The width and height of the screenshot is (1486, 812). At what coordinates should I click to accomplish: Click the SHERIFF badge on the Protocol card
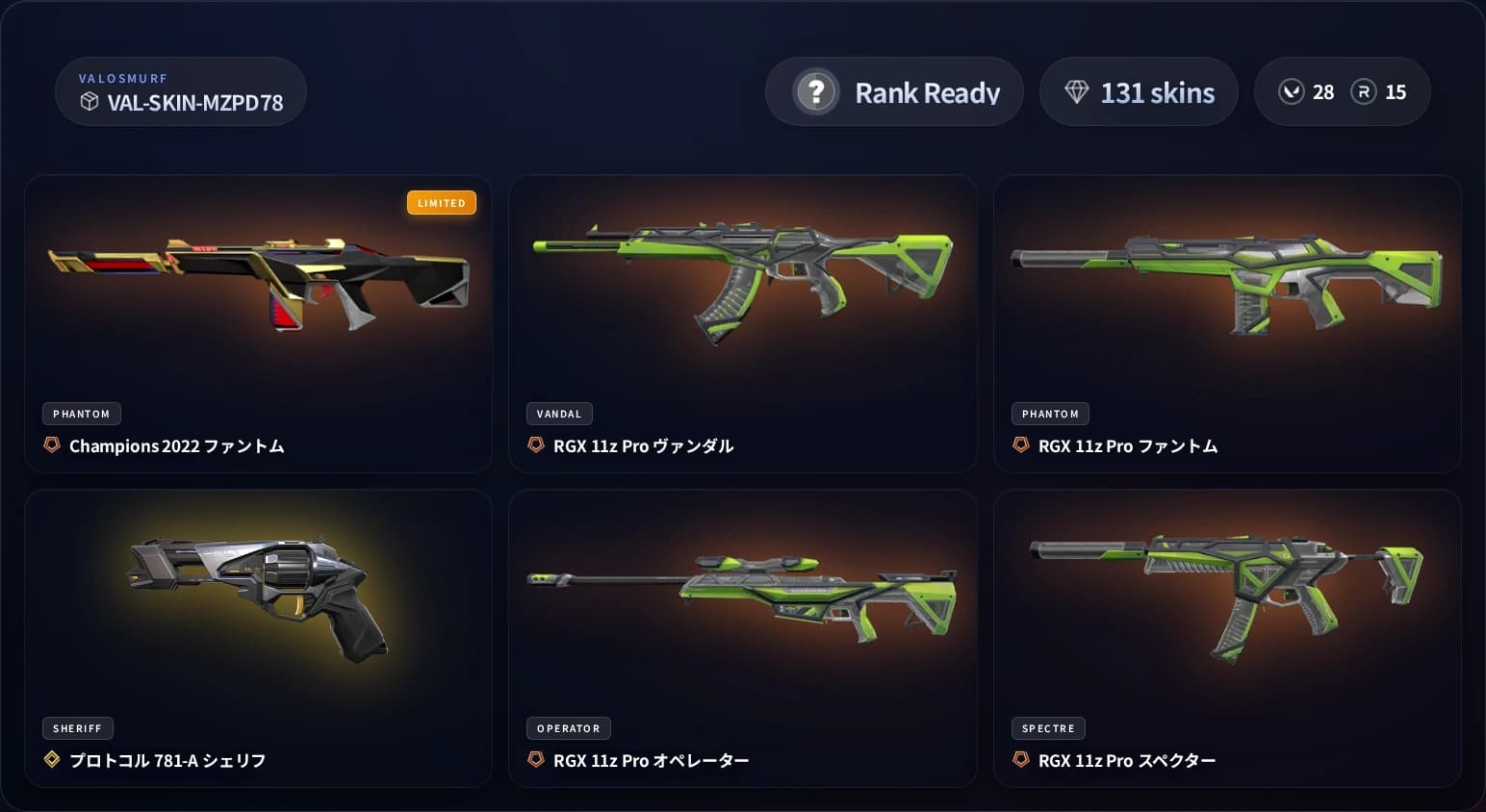pos(77,727)
